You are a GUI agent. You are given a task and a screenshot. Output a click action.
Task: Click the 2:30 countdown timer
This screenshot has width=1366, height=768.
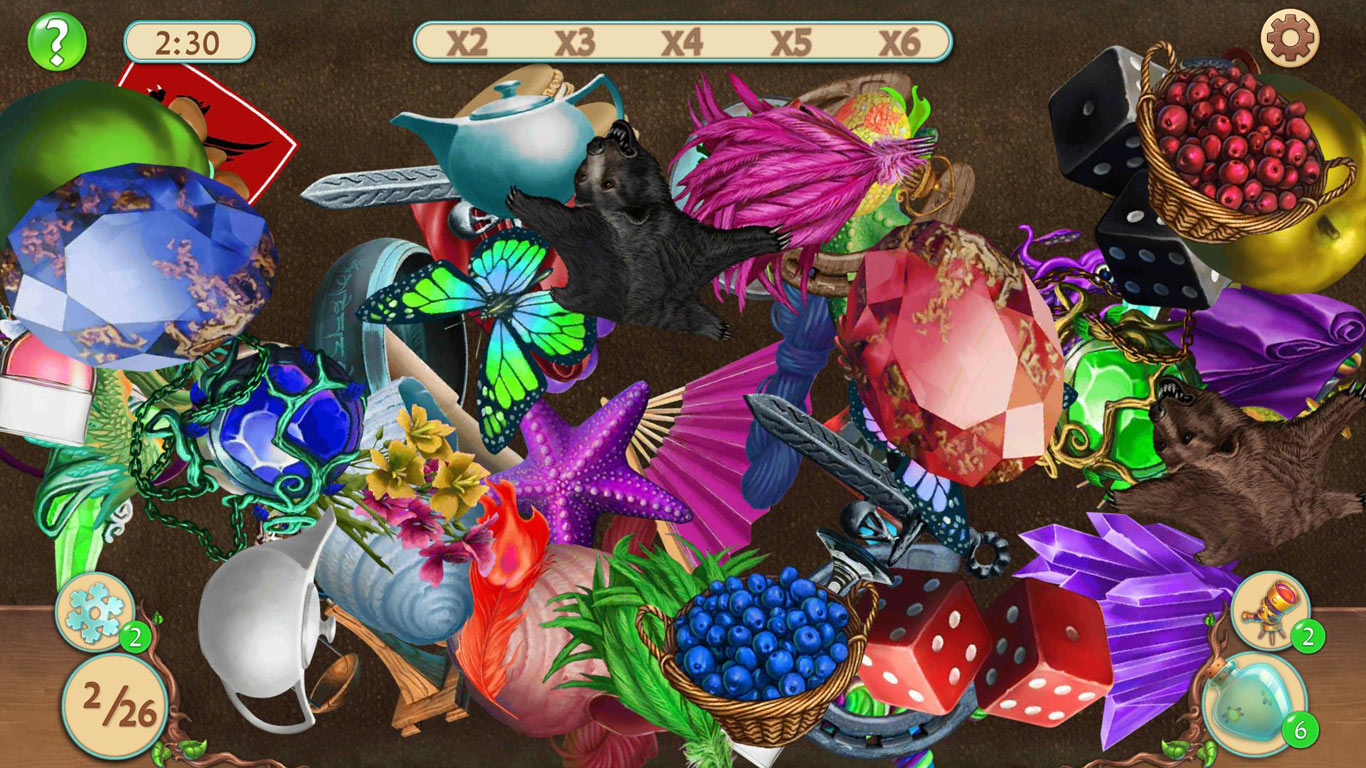pyautogui.click(x=187, y=42)
